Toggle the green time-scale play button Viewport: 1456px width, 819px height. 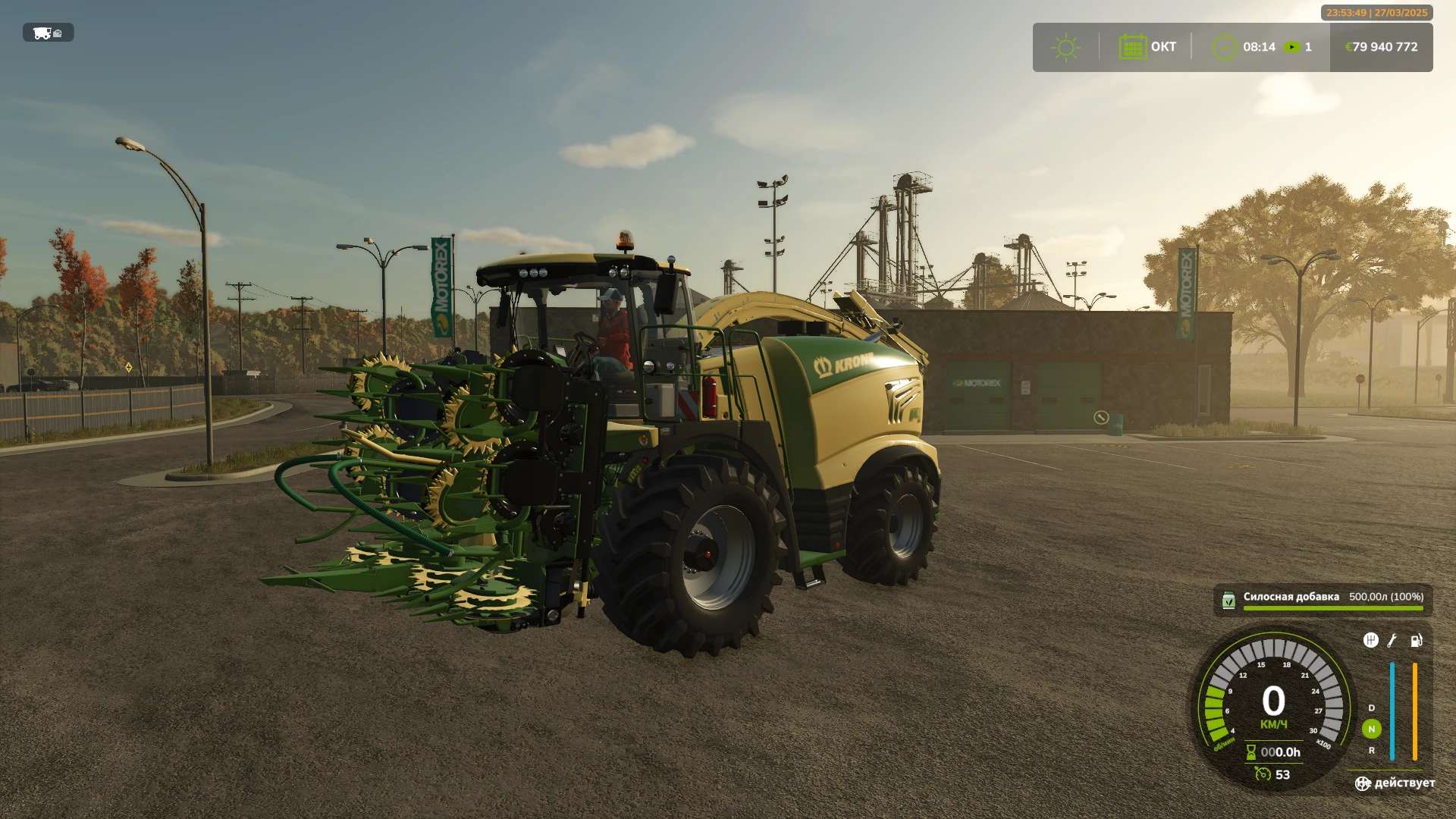(x=1291, y=47)
